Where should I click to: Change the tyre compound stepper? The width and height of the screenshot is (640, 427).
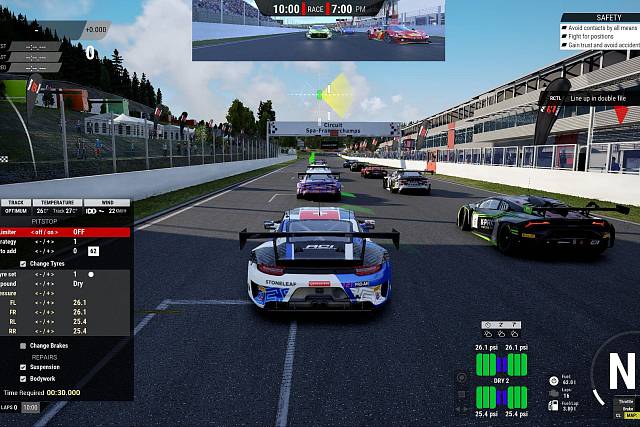pos(43,283)
